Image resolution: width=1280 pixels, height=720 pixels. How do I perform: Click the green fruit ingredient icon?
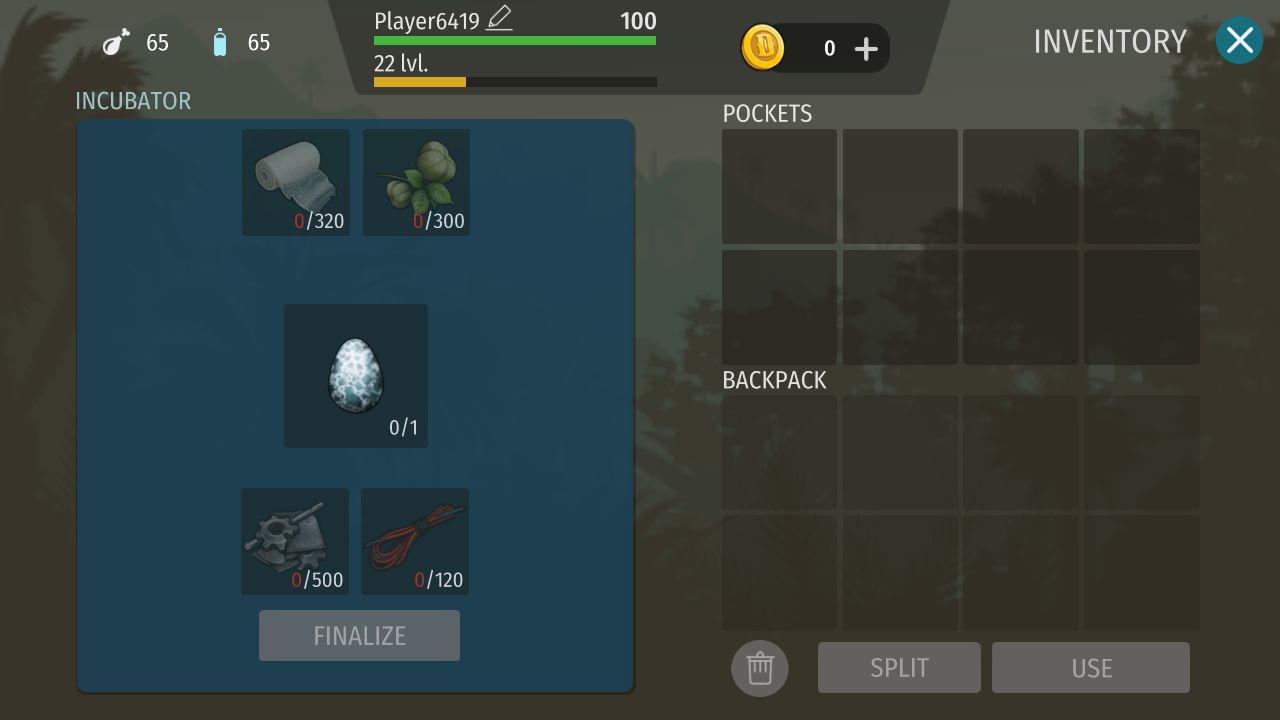(x=415, y=180)
